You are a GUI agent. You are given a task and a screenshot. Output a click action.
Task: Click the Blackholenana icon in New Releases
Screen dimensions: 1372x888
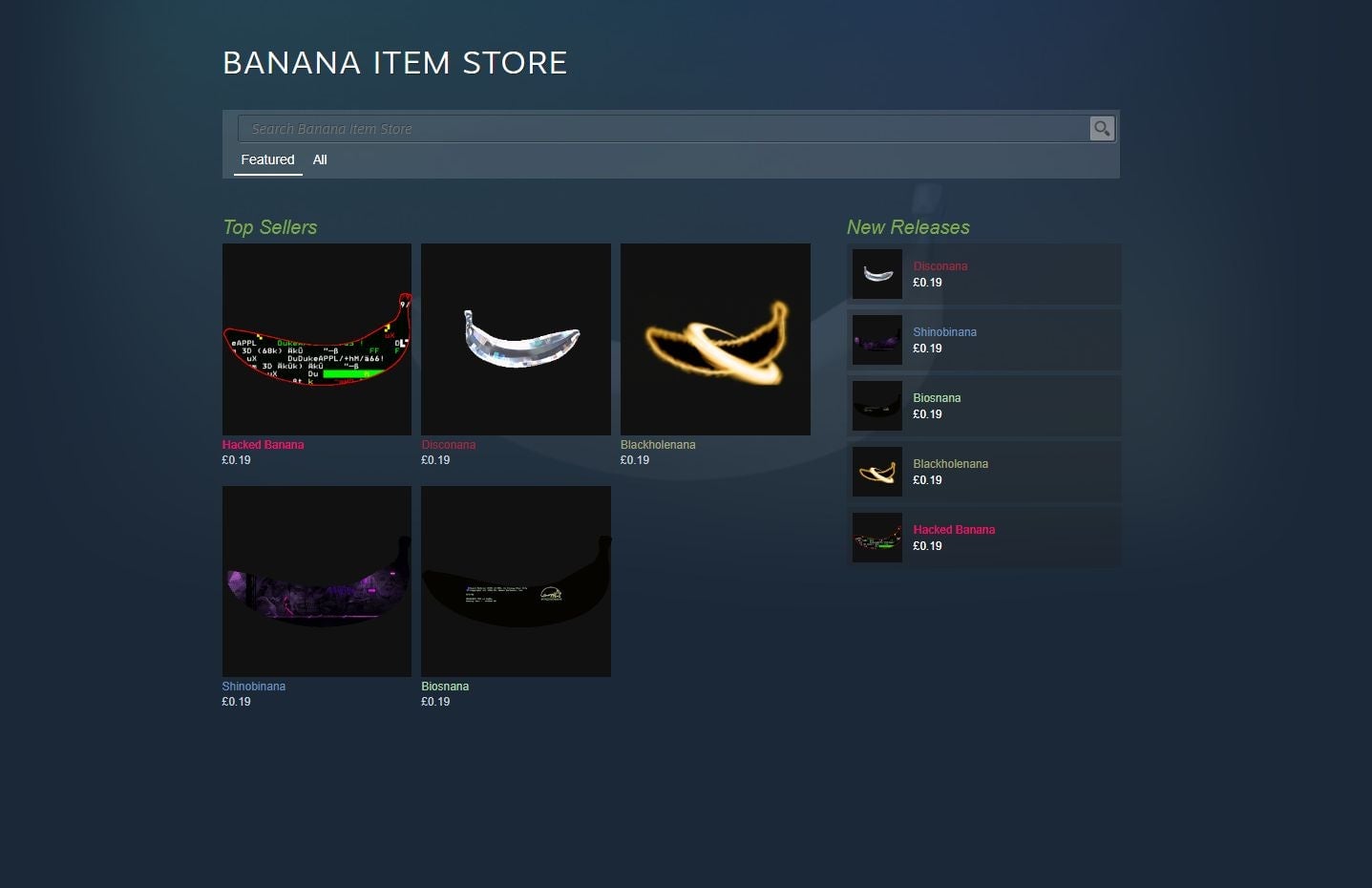(x=876, y=471)
